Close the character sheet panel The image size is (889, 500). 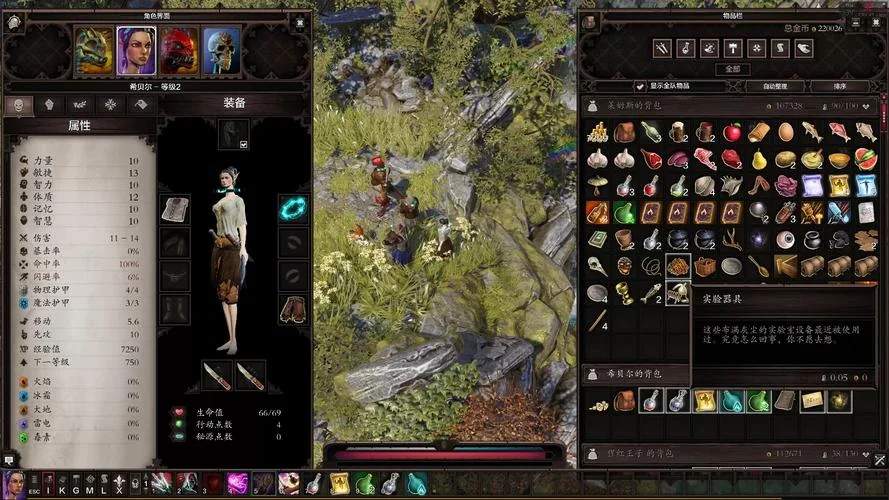(299, 19)
